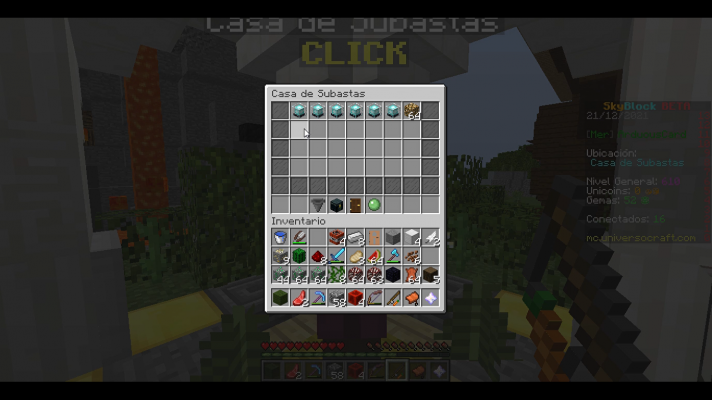This screenshot has height=400, width=712.
Task: Select the glowstone stack of 64
Action: pos(411,110)
